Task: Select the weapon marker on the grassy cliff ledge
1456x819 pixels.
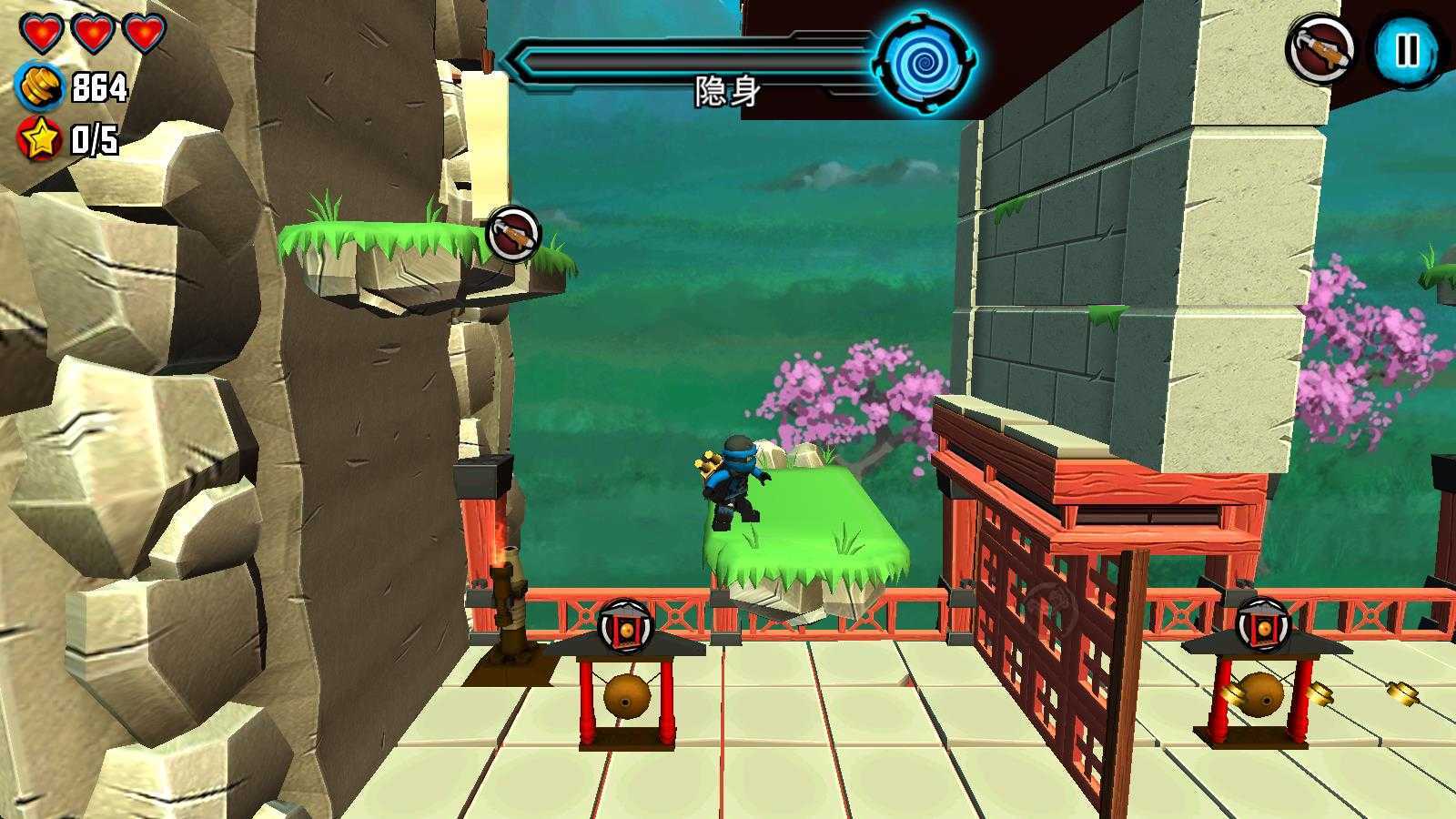Action: tap(513, 234)
